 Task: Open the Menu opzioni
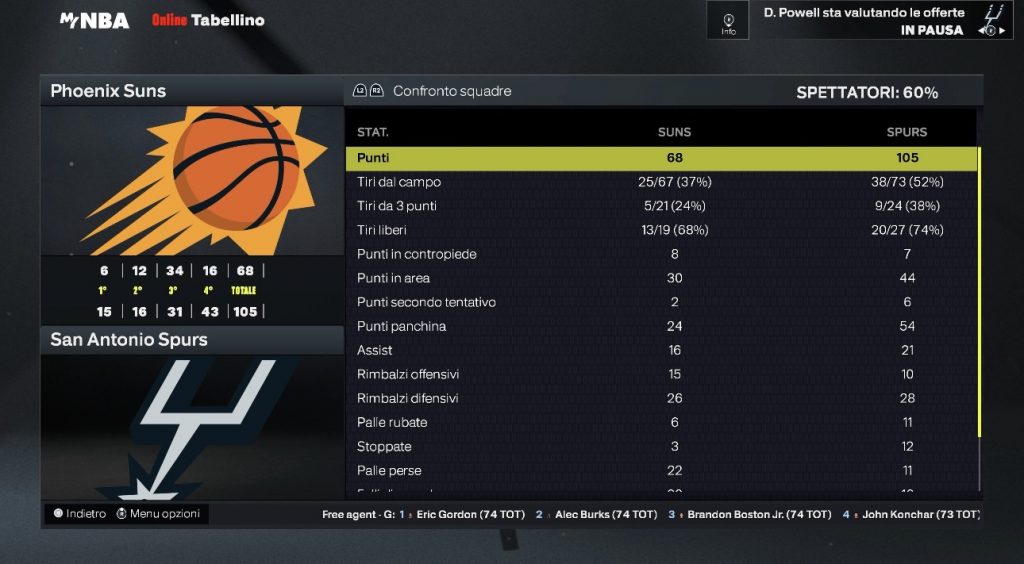pos(158,514)
